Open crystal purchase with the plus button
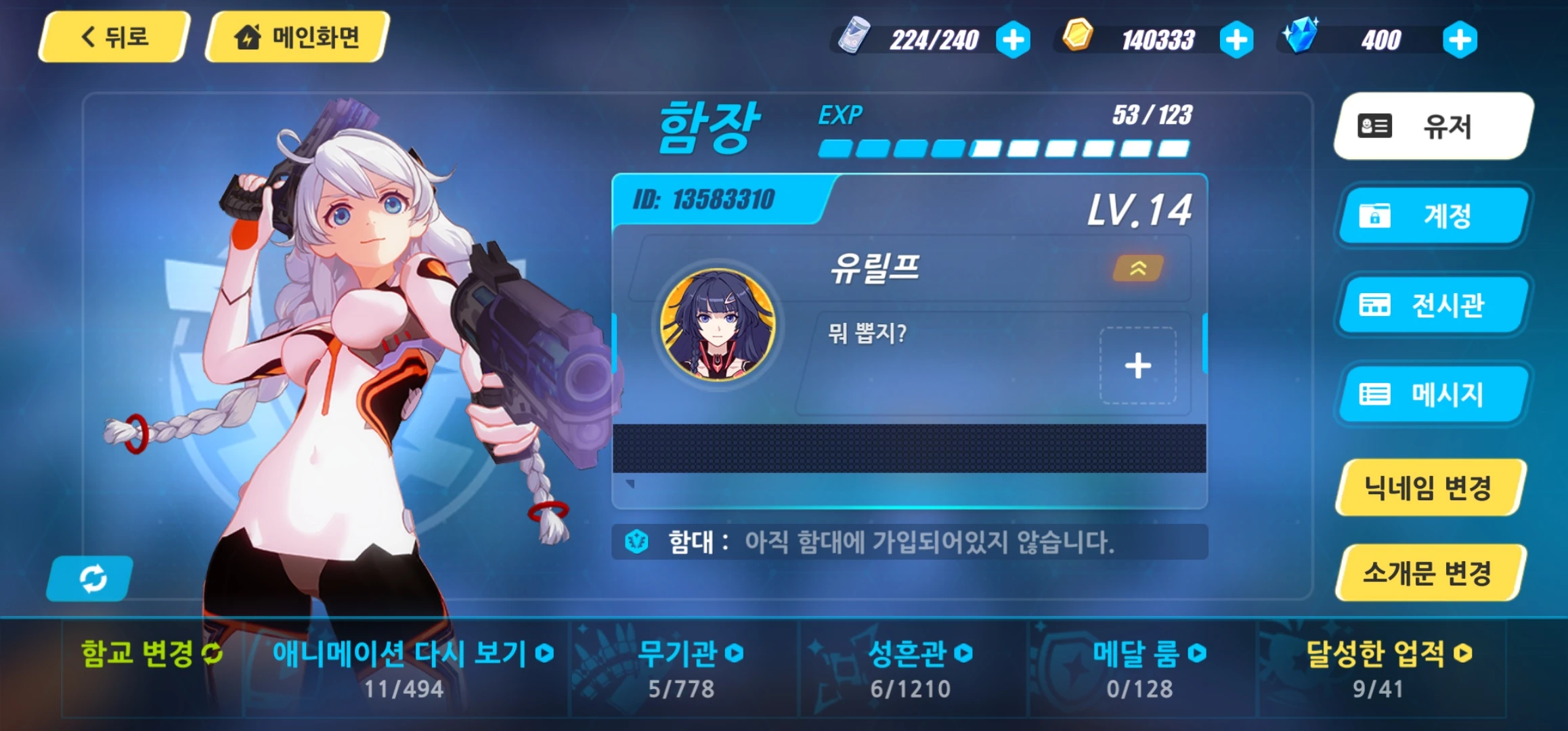The width and height of the screenshot is (1568, 731). click(1460, 40)
